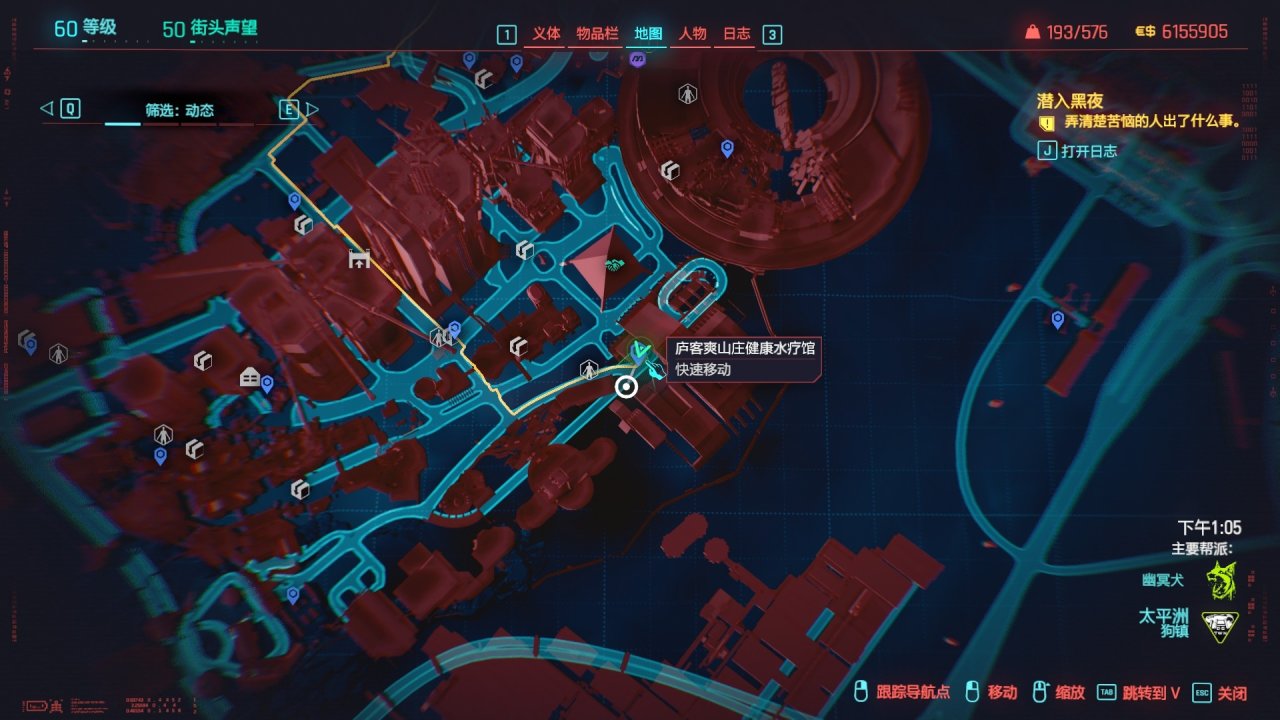Click the right arrow of the map filter

(313, 109)
